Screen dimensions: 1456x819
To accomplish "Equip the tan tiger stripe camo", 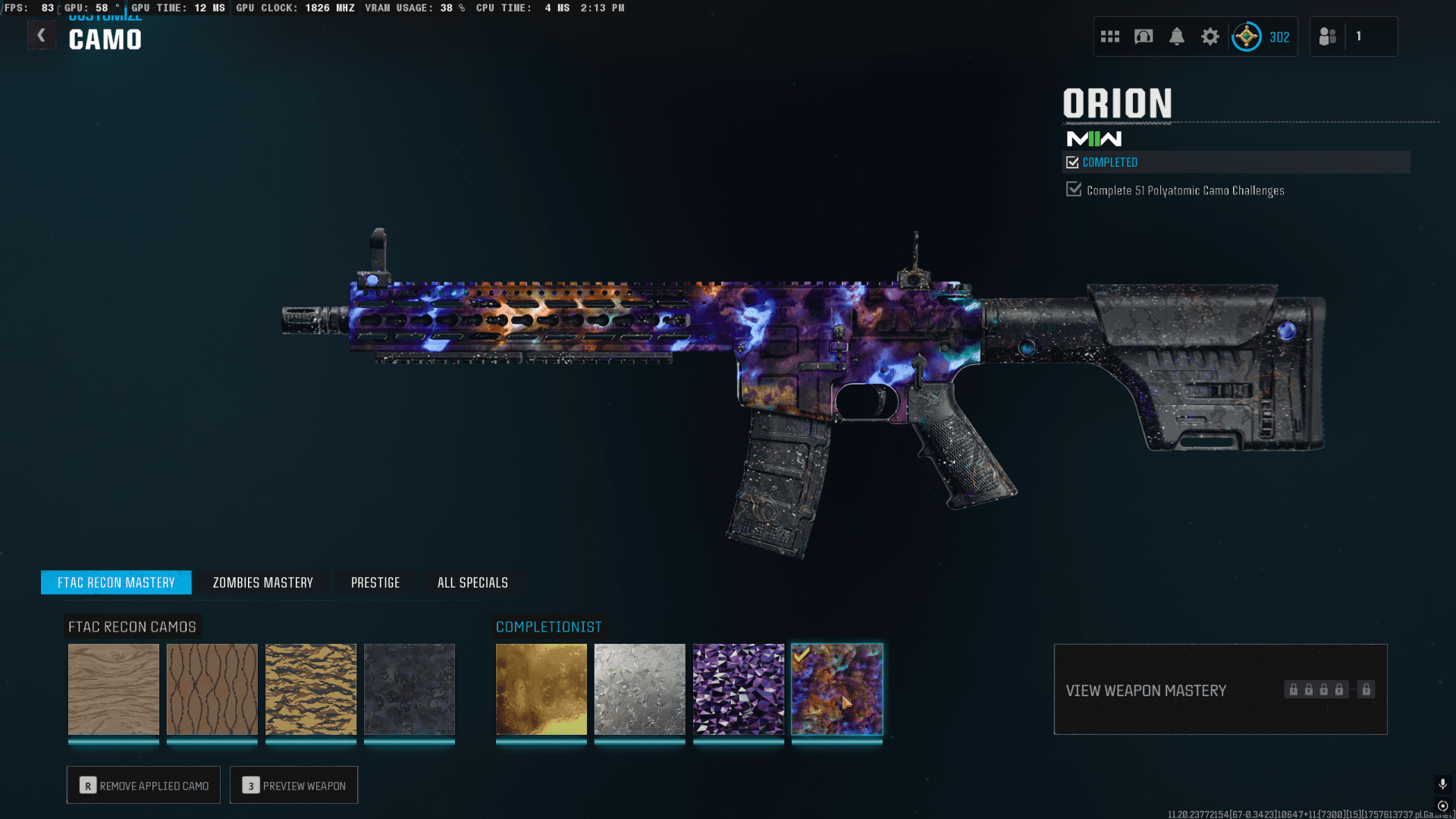I will [311, 689].
